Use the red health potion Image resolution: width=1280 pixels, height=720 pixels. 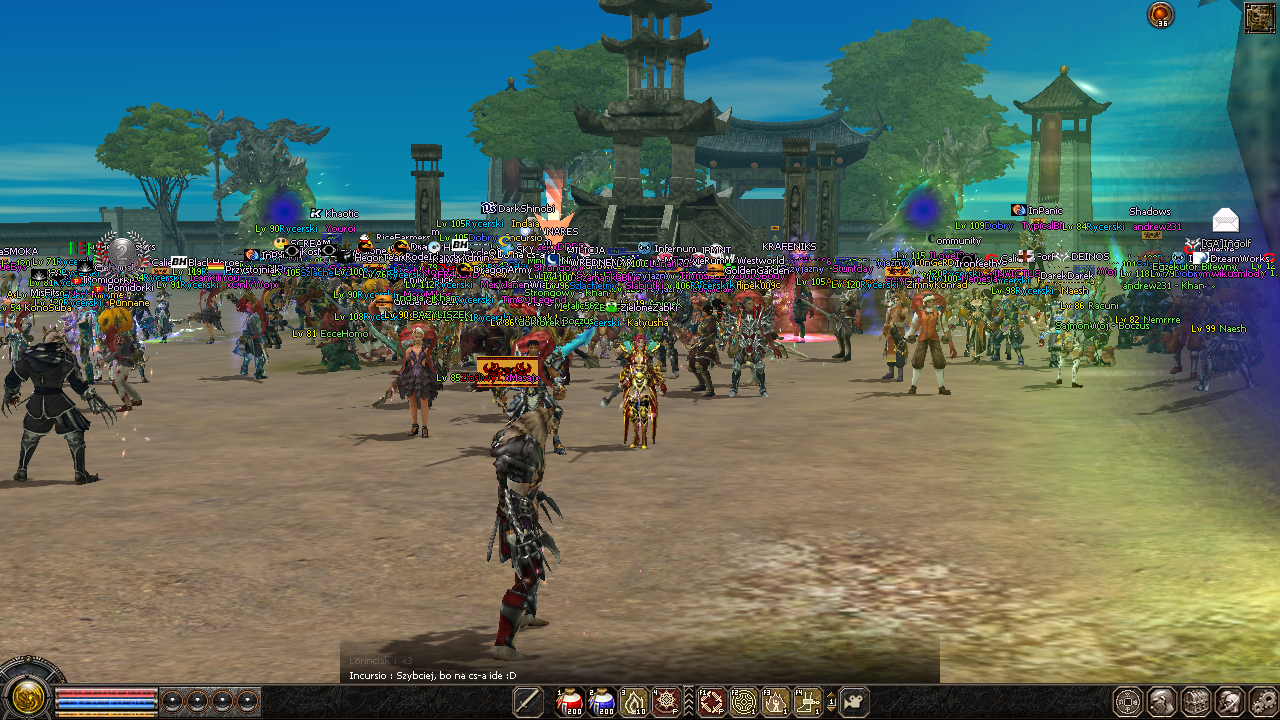pyautogui.click(x=570, y=702)
